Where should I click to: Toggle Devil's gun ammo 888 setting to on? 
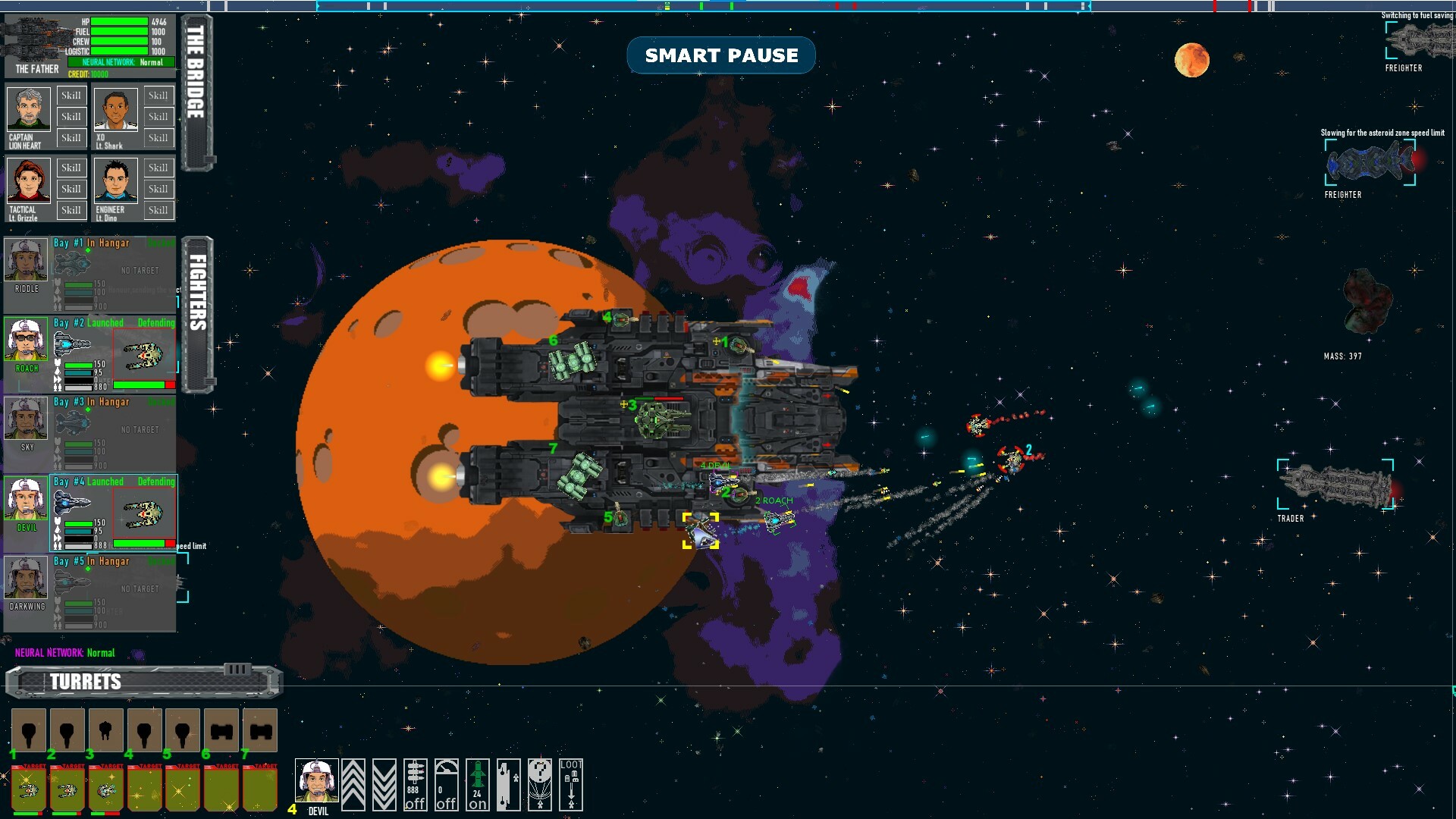point(415,785)
